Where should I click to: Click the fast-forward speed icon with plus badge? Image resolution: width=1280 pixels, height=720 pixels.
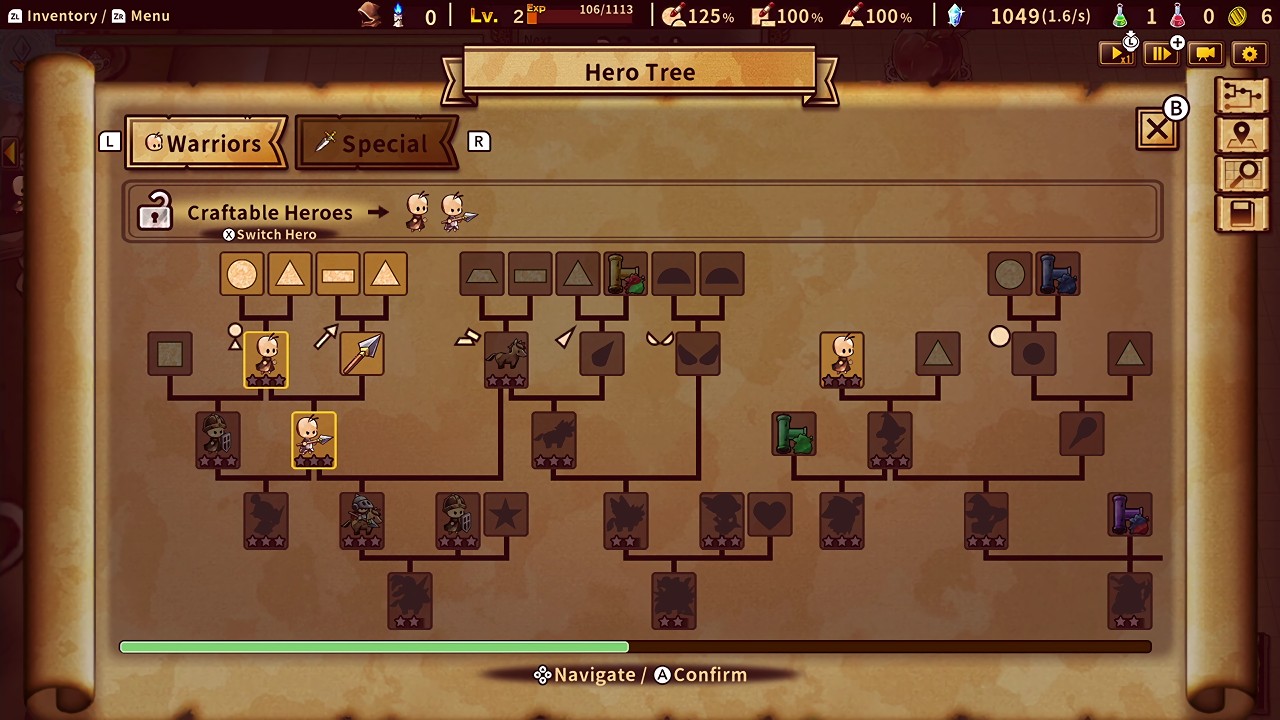click(x=1161, y=54)
